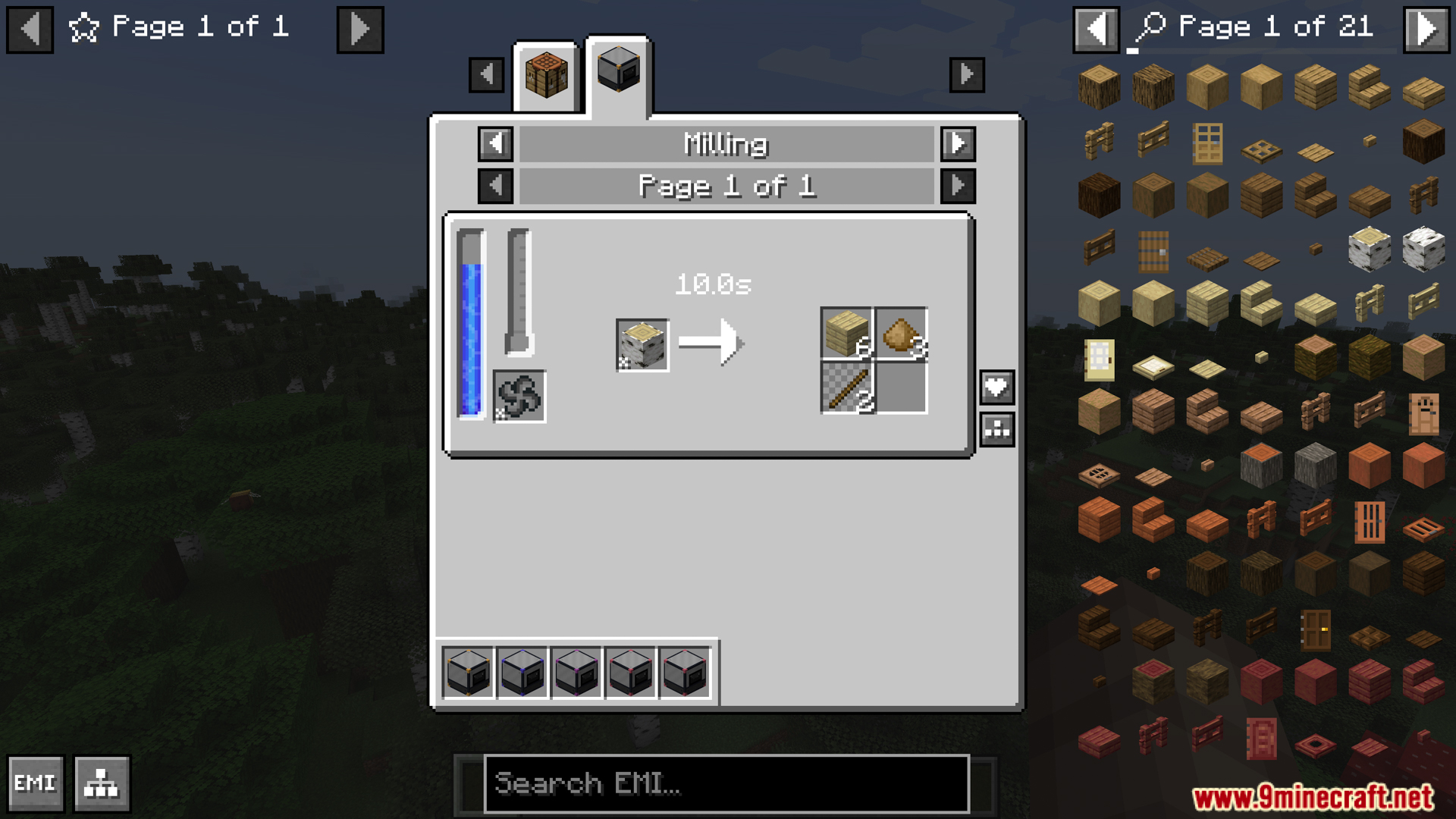Image resolution: width=1456 pixels, height=819 pixels.
Task: Choose the sawdust output slot
Action: [901, 334]
